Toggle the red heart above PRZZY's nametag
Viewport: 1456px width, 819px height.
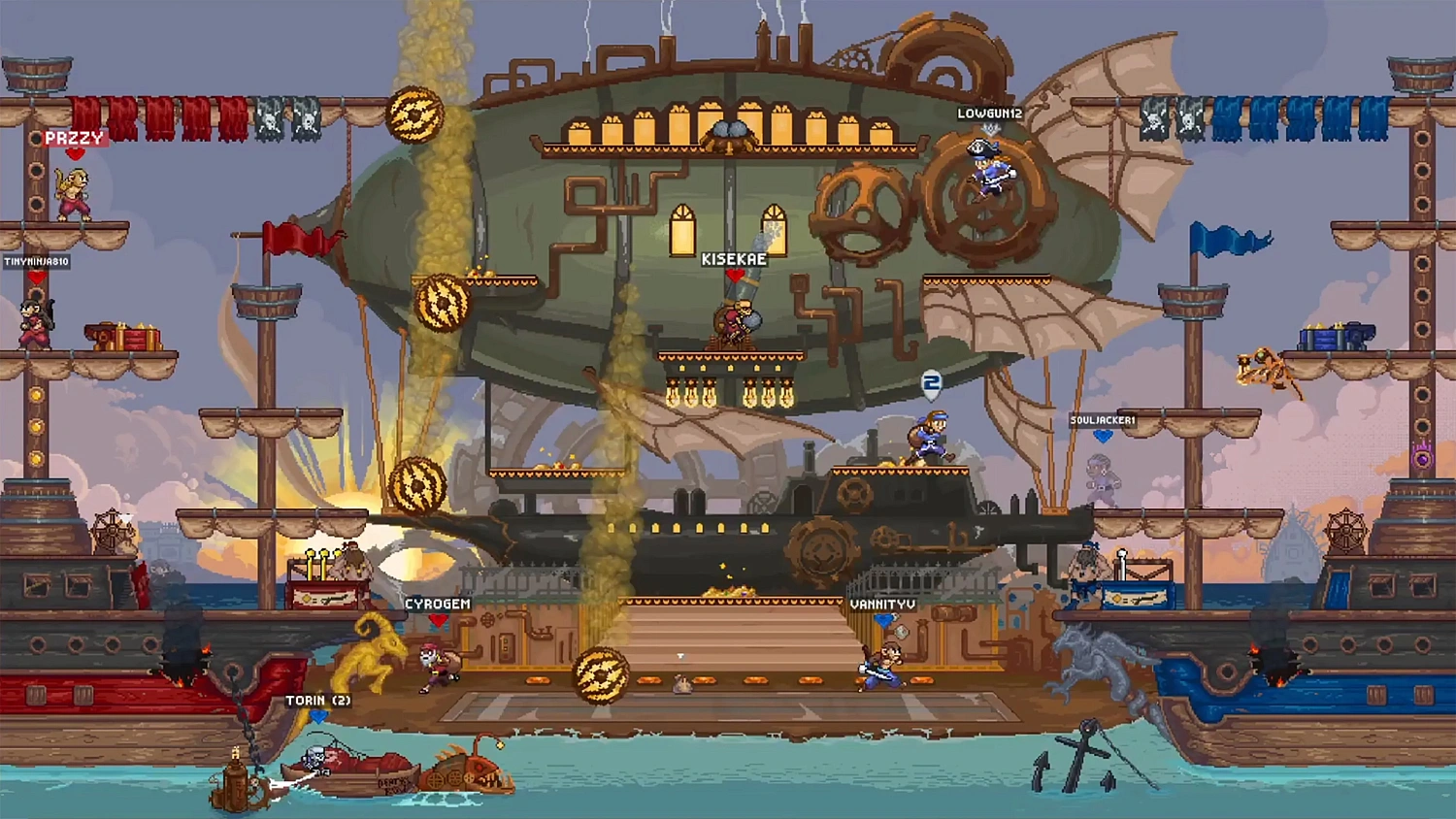[x=76, y=153]
